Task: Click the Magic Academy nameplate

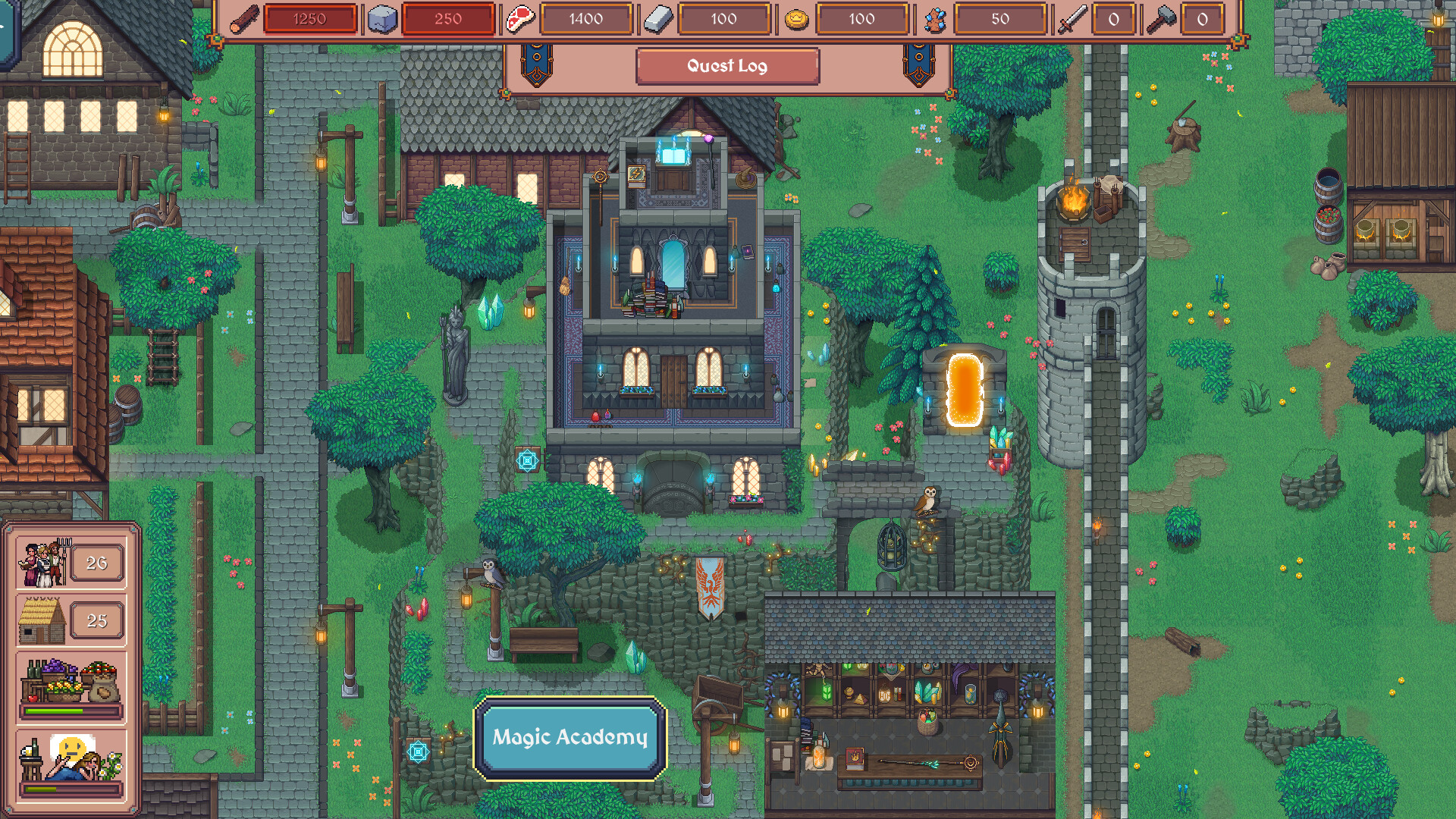Action: point(570,736)
